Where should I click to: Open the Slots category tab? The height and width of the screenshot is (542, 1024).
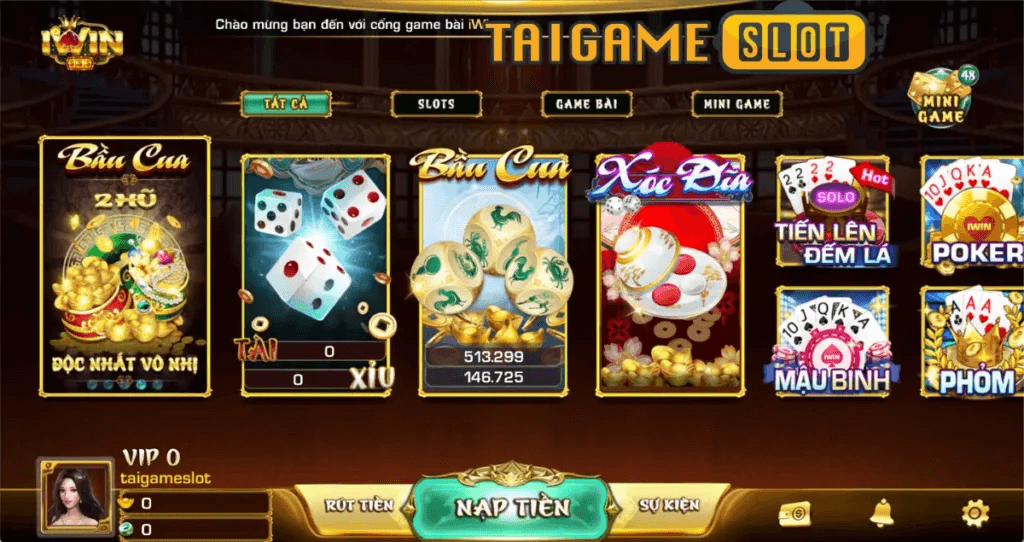(x=435, y=103)
